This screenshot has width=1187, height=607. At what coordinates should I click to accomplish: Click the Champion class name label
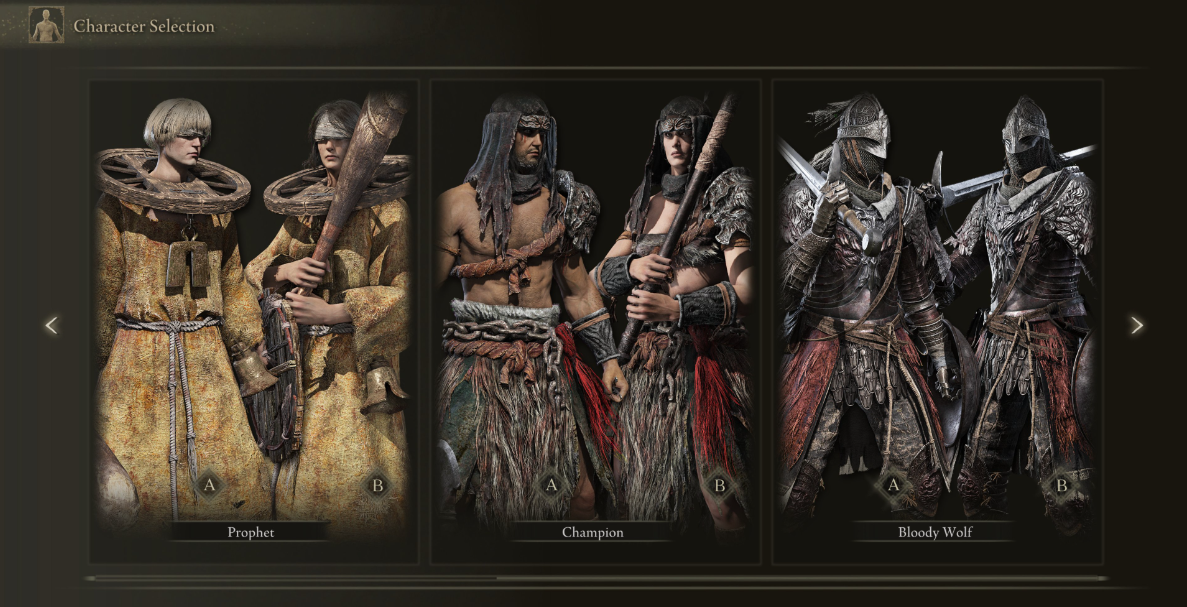pyautogui.click(x=592, y=532)
